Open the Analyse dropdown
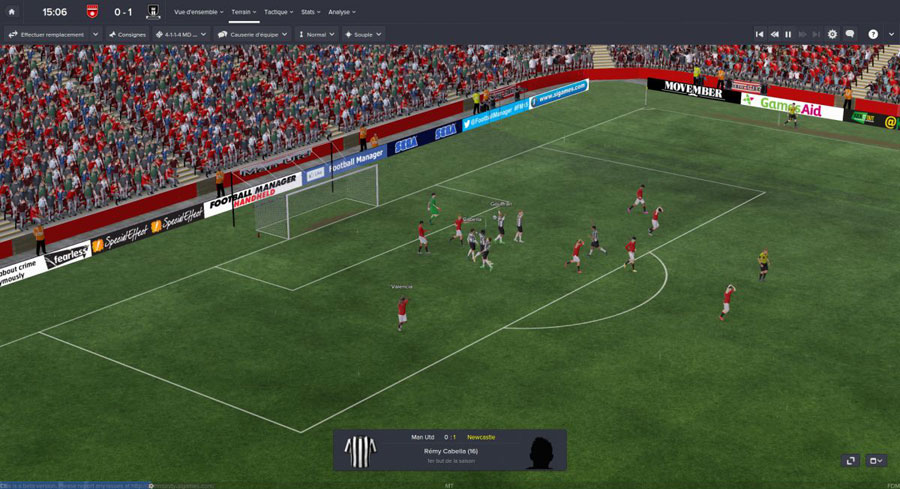 click(342, 12)
